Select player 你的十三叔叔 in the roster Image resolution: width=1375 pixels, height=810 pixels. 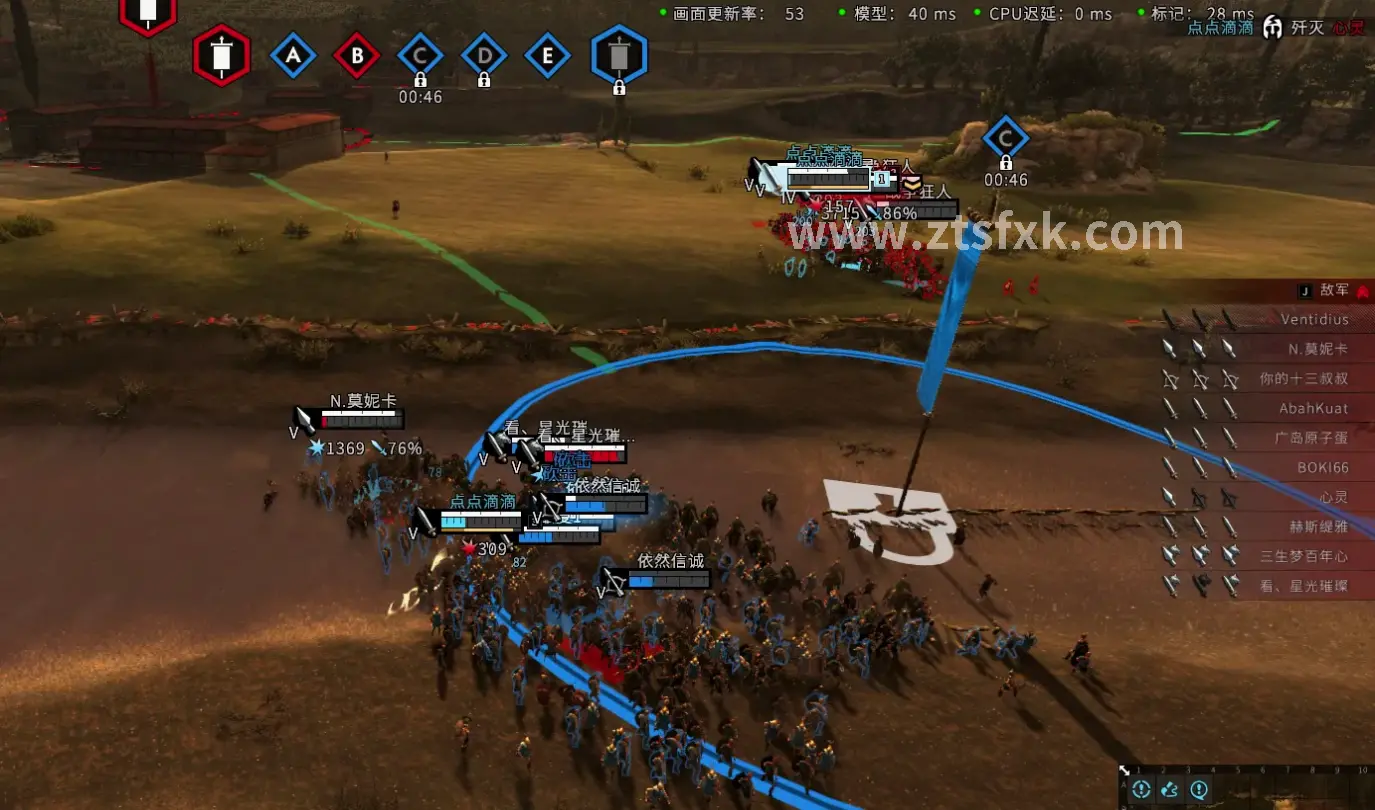(x=1303, y=379)
